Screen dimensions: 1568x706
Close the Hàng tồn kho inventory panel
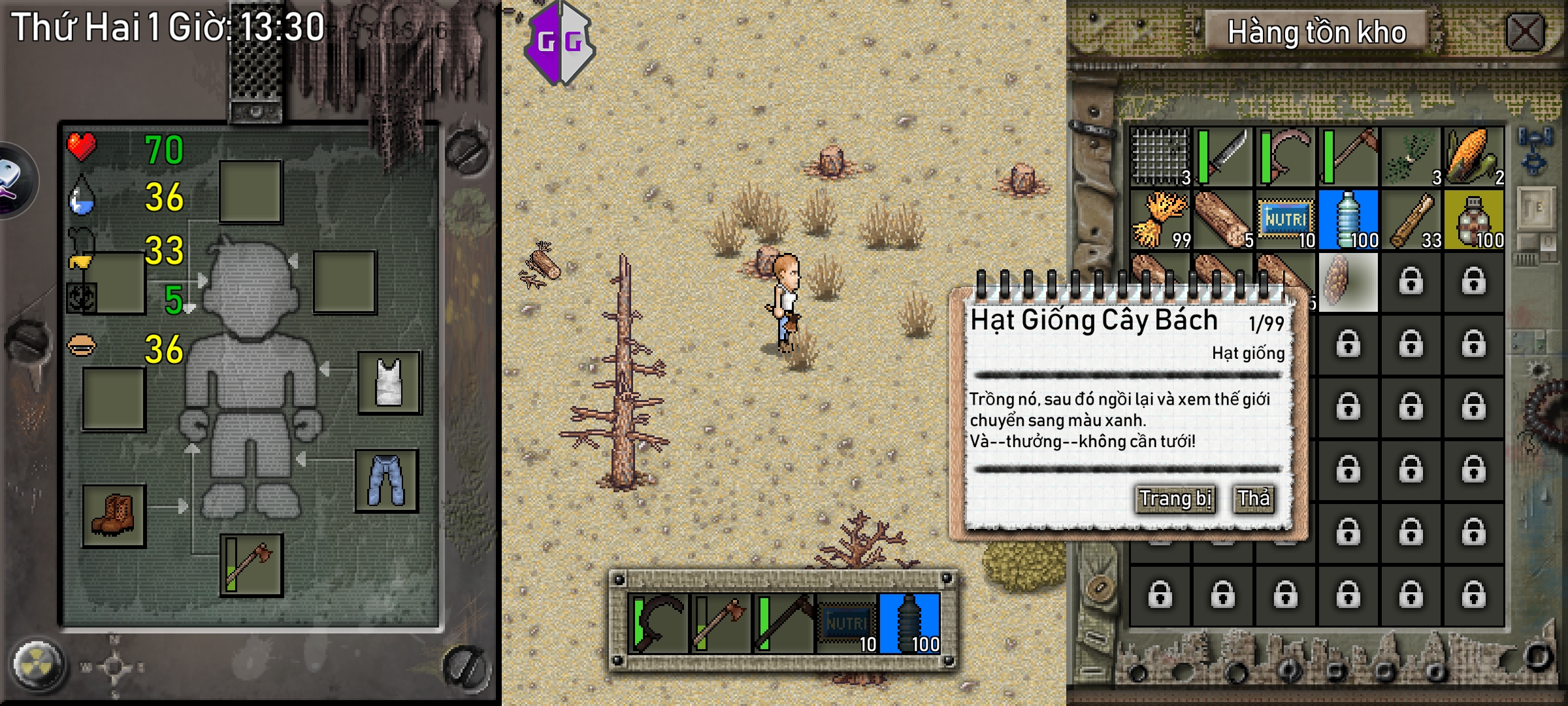1525,31
